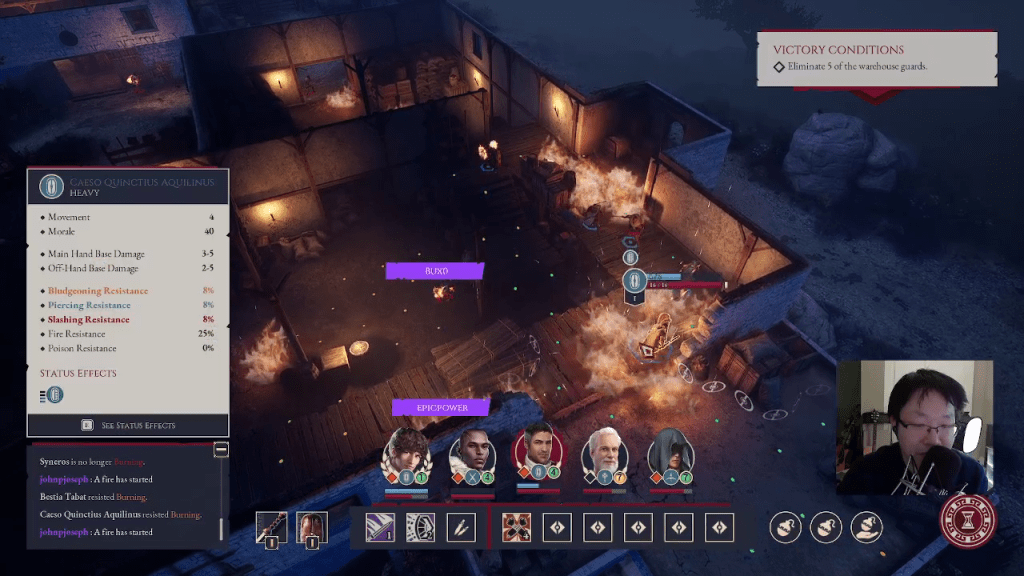Select the hooded character portrait
This screenshot has width=1024, height=576.
(x=670, y=455)
